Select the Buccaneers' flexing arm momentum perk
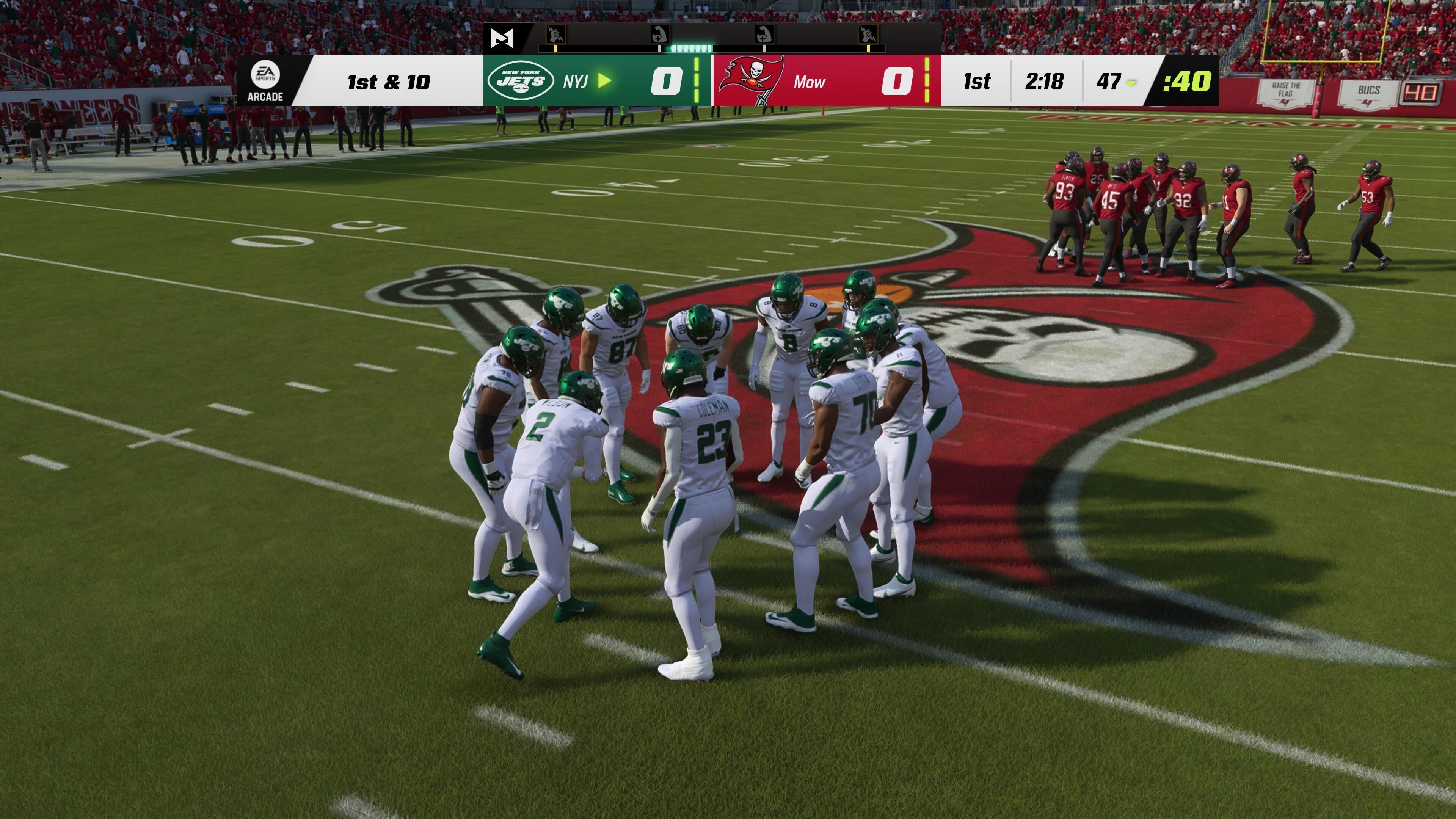Viewport: 1456px width, 819px height. point(764,35)
